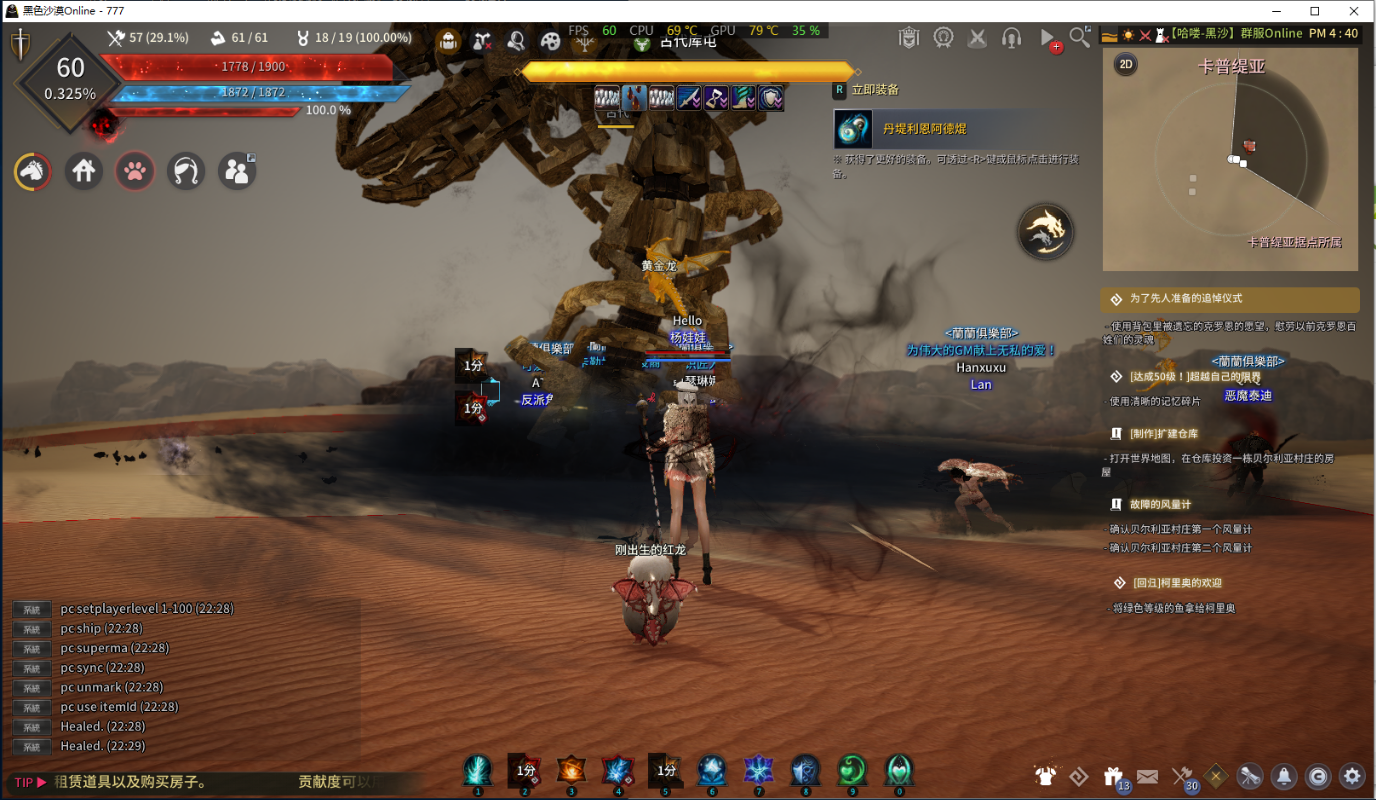Click the maid helper icon

pyautogui.click(x=186, y=171)
